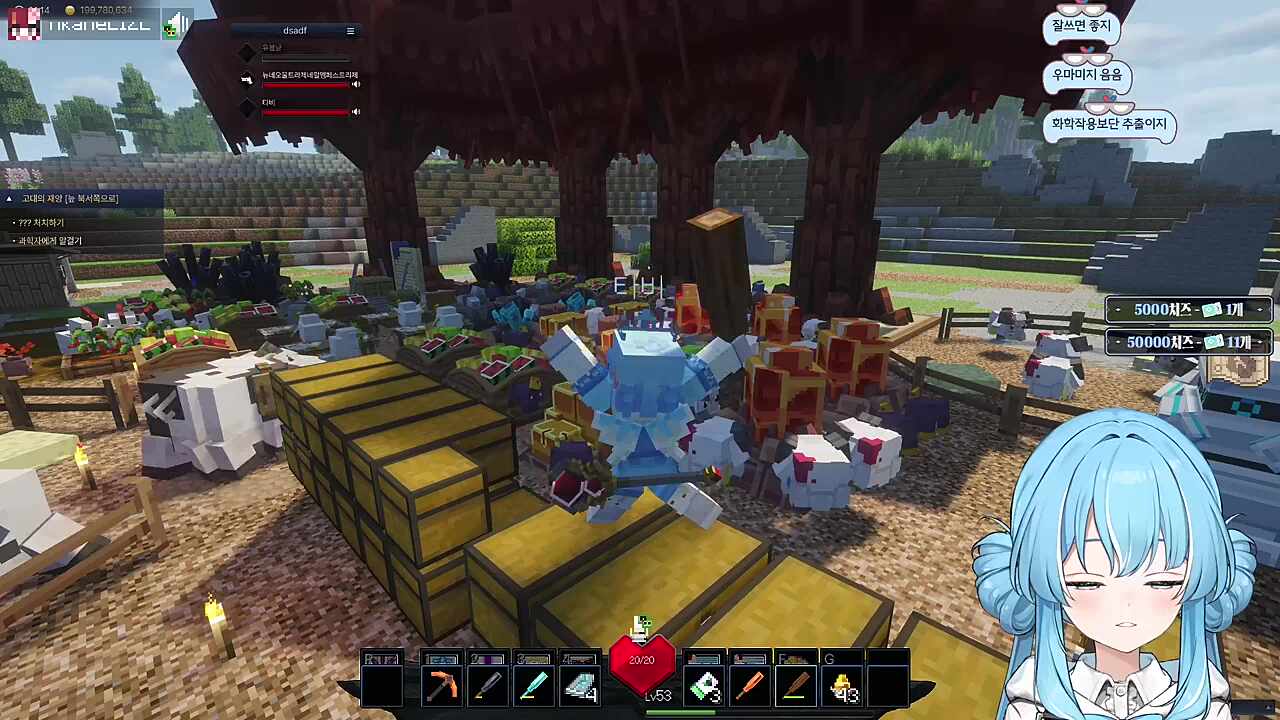The width and height of the screenshot is (1280, 720).
Task: Open the dsadf voice panel menu
Action: pos(350,31)
